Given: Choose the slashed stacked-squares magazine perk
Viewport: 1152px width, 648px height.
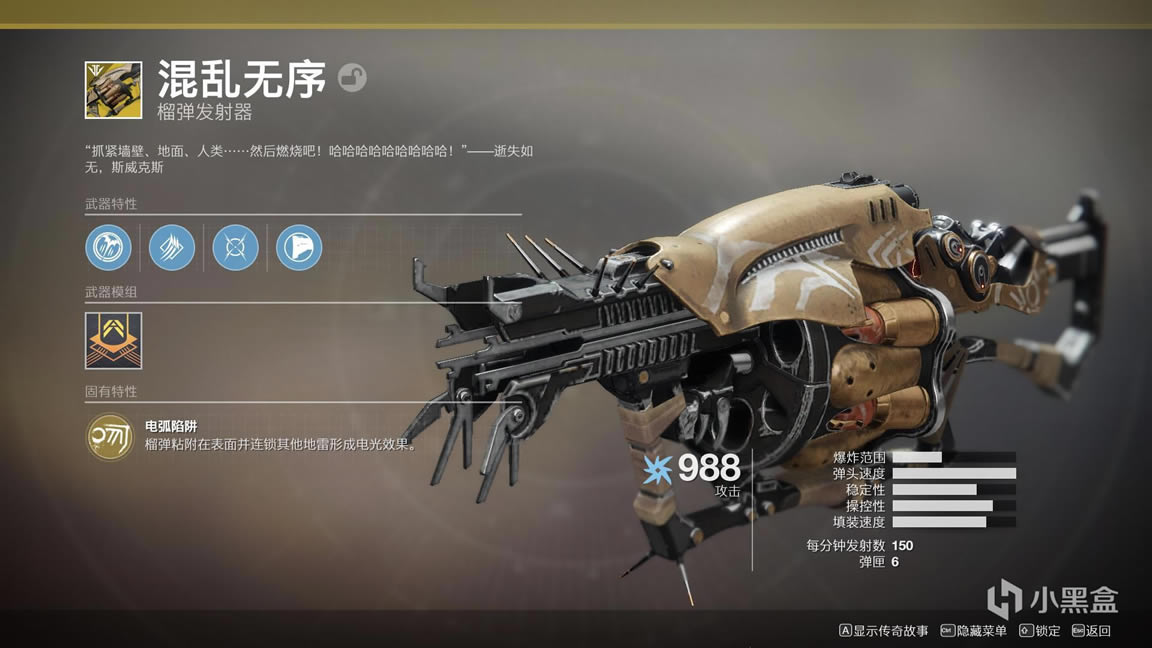Looking at the screenshot, I should click(x=172, y=247).
